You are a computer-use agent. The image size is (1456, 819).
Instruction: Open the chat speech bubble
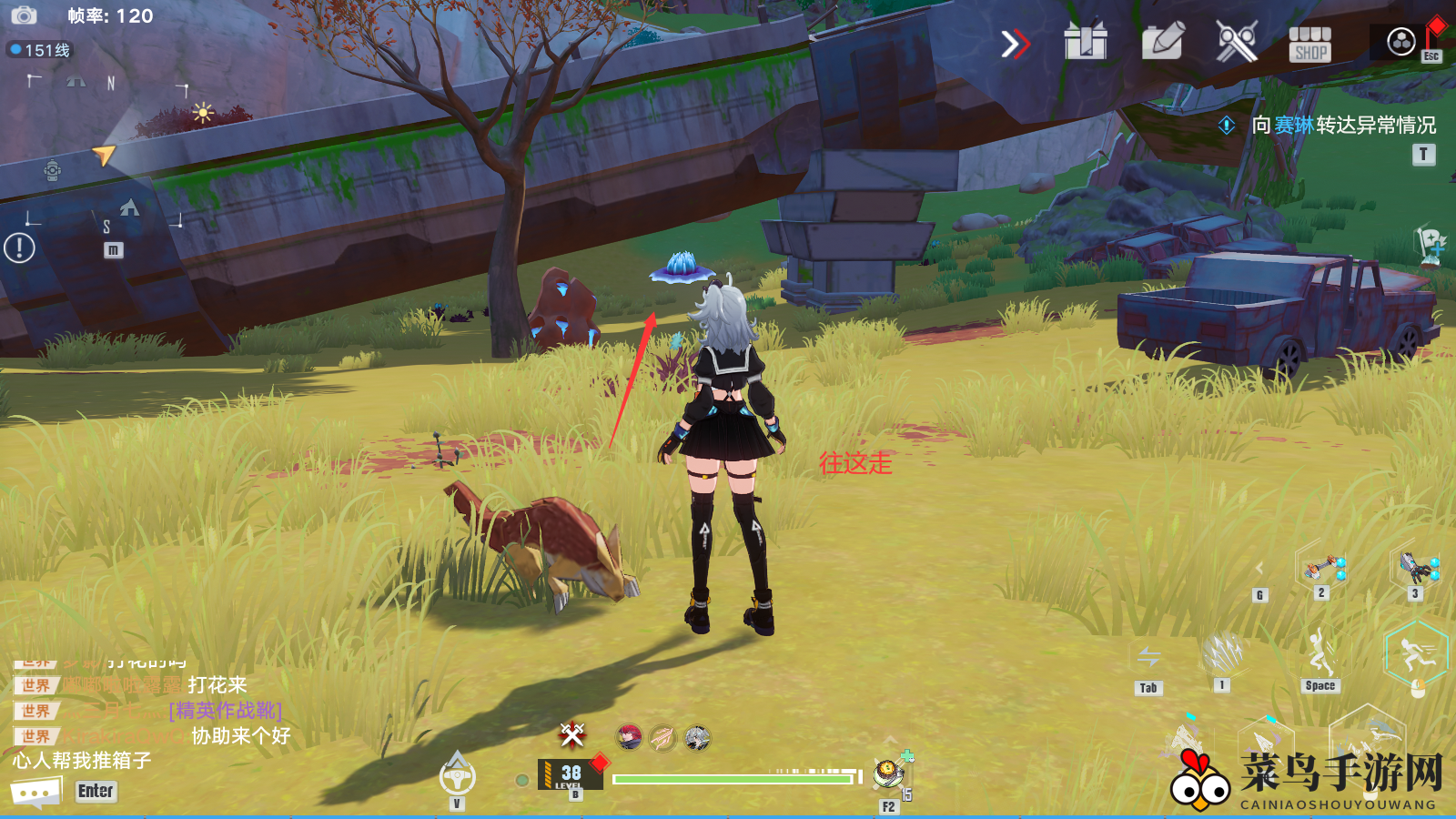pyautogui.click(x=35, y=792)
